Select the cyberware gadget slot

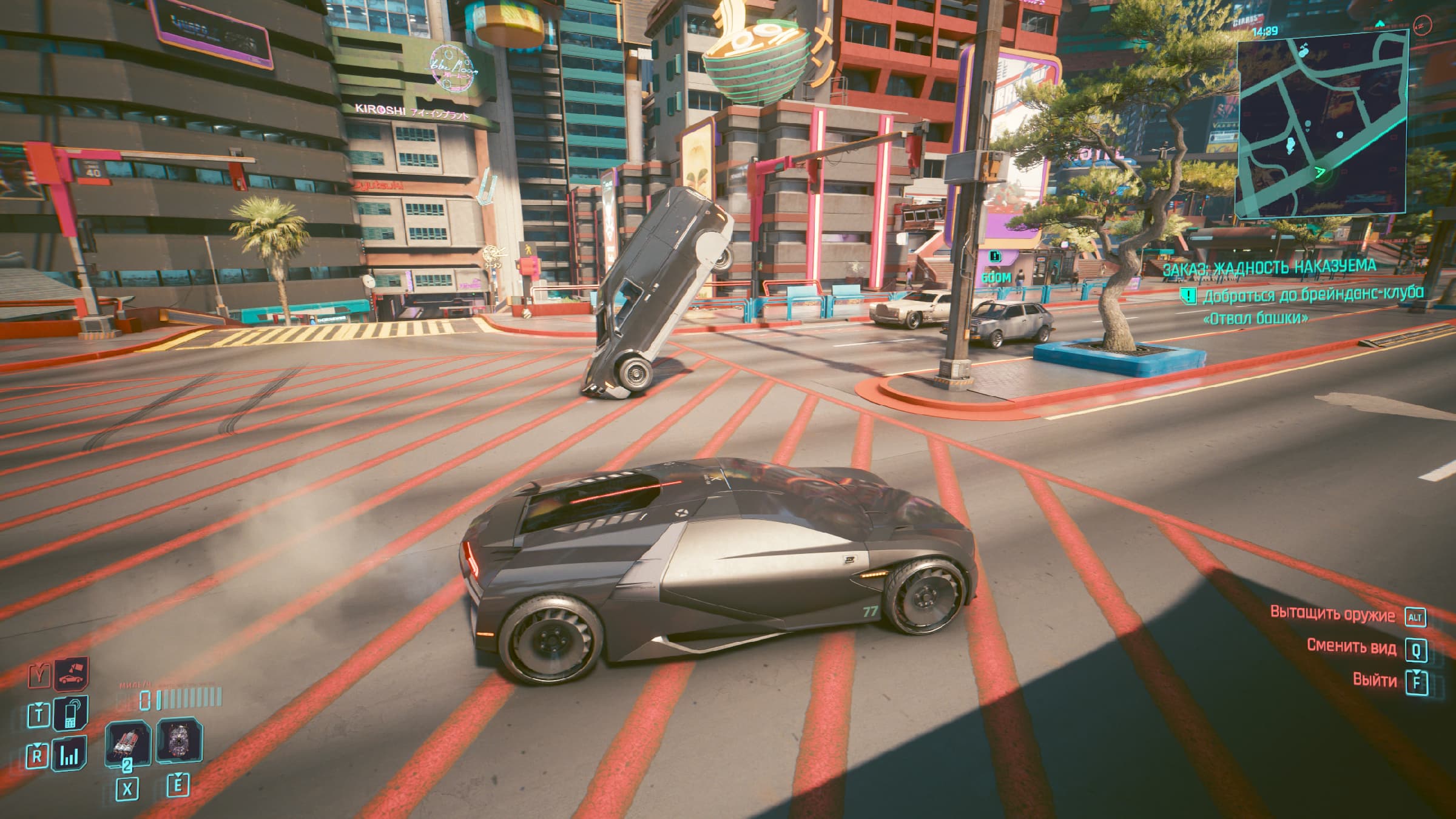click(178, 741)
